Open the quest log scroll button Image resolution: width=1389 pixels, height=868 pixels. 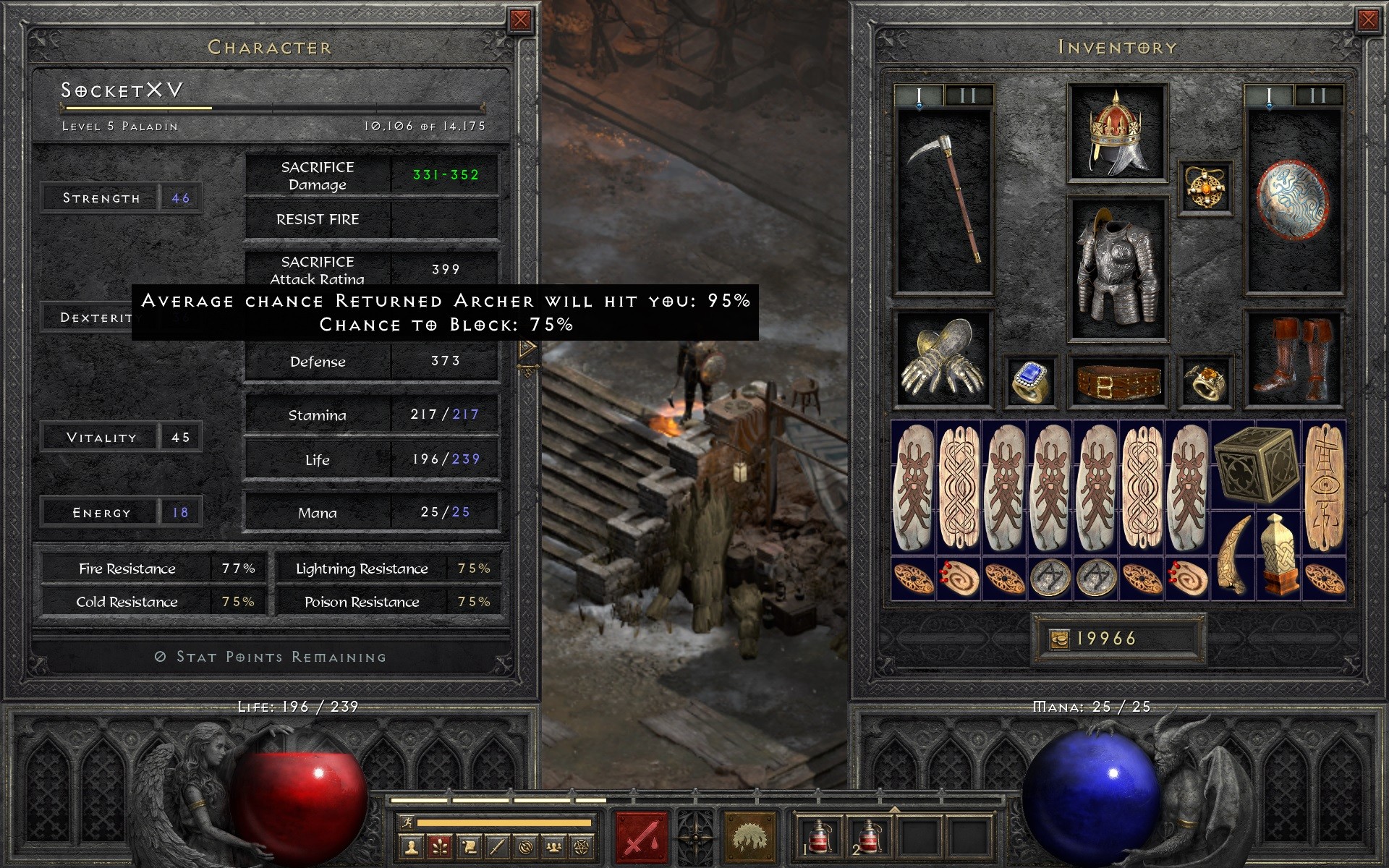click(x=469, y=846)
